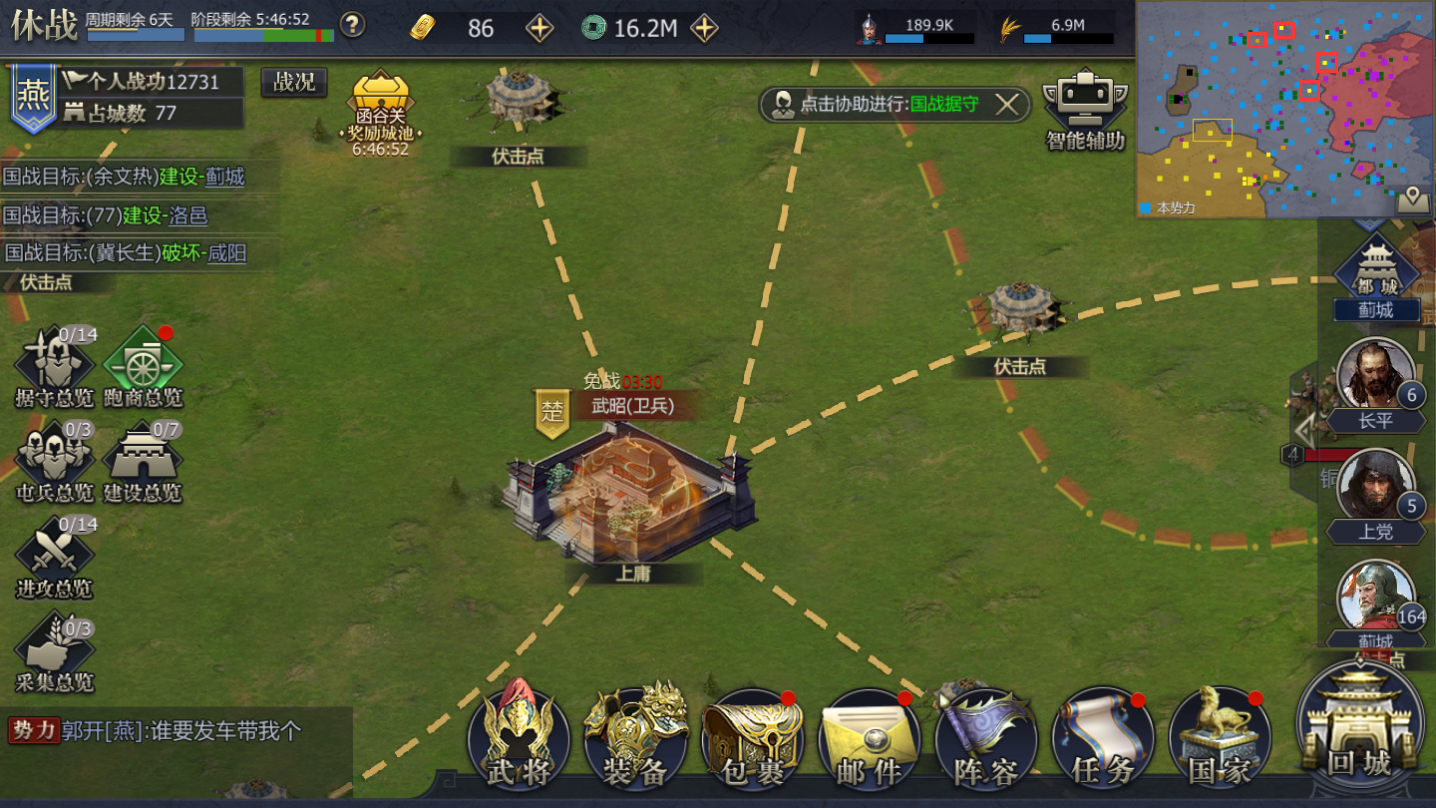
Task: Click the world minimap
Action: tap(1285, 108)
